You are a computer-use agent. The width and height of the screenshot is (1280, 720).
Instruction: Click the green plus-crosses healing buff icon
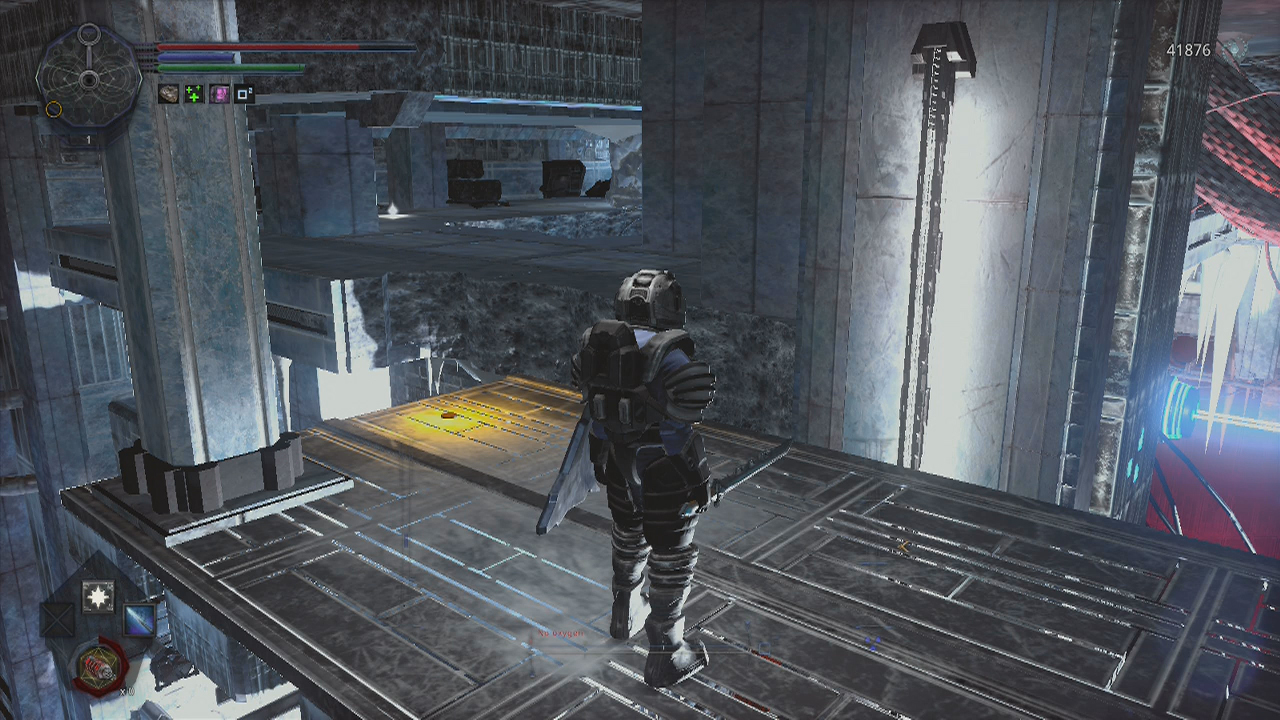pyautogui.click(x=196, y=94)
